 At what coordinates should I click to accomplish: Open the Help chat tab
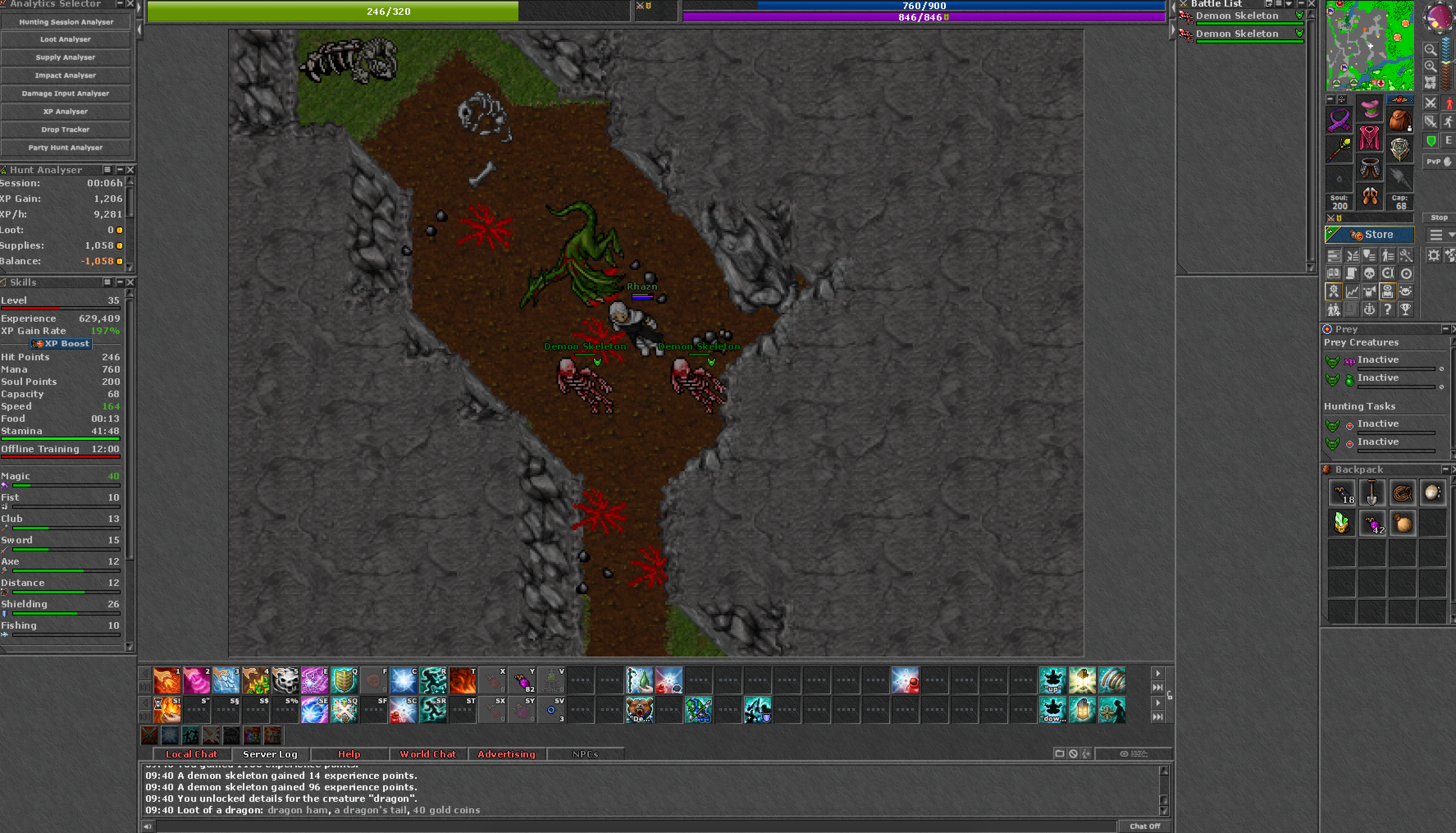point(349,754)
